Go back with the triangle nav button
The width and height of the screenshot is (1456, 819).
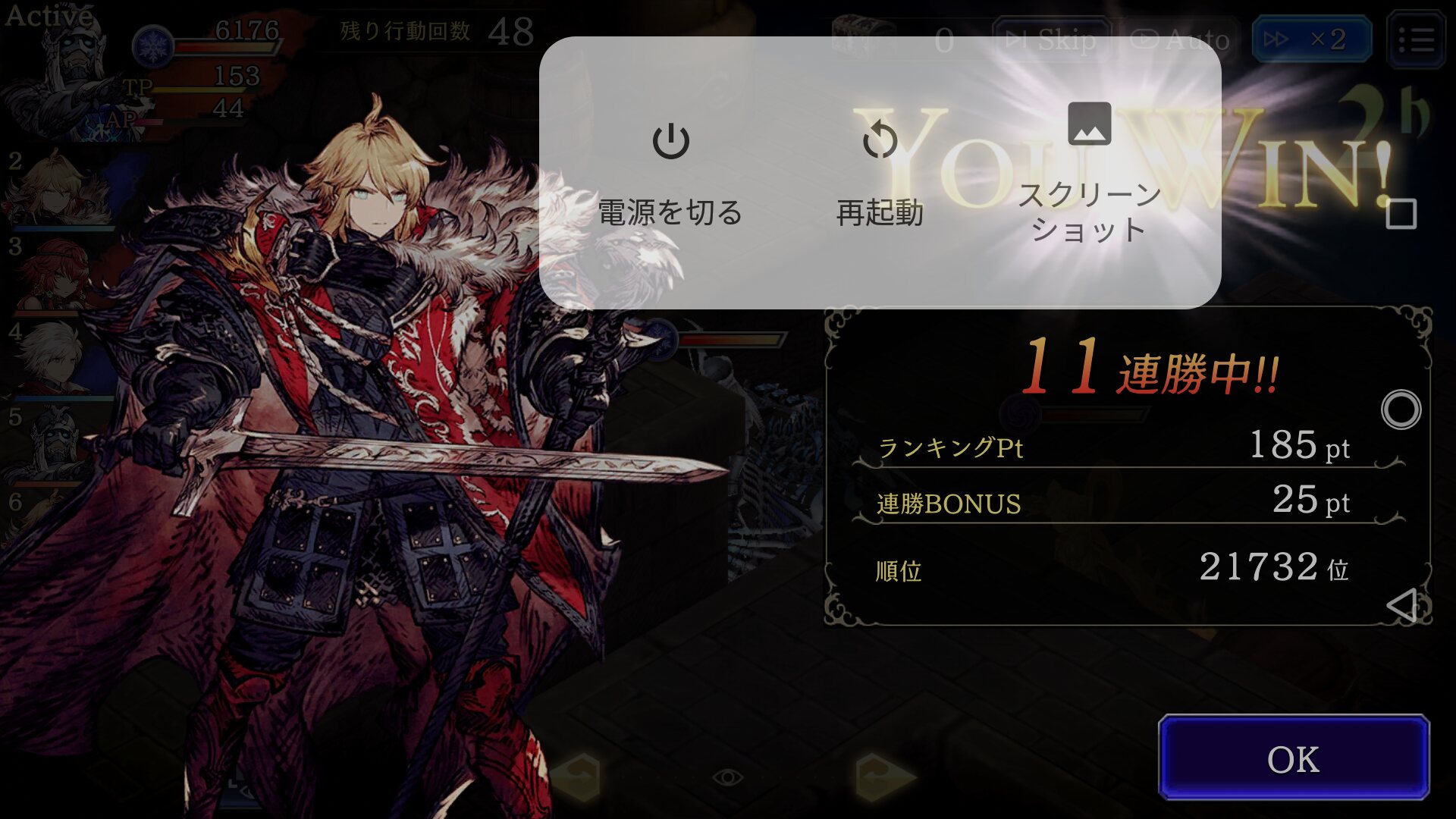click(1401, 605)
